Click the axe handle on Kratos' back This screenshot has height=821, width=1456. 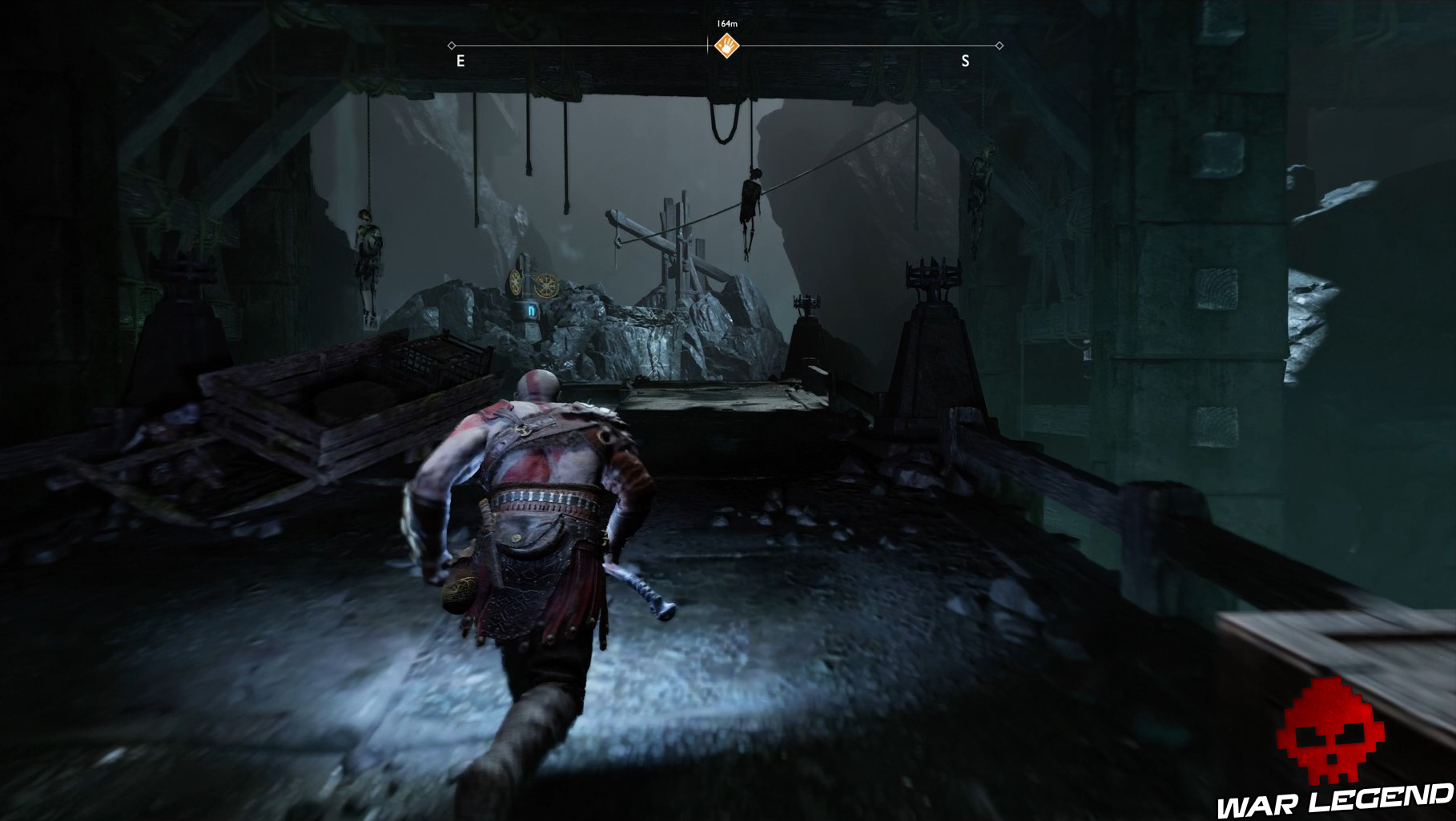pos(641,585)
